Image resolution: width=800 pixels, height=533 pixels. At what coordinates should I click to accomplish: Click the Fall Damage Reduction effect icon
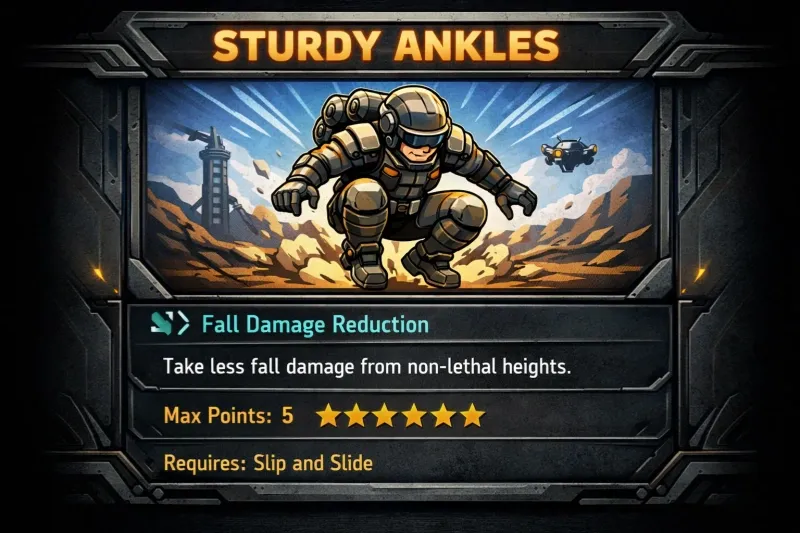tap(172, 324)
